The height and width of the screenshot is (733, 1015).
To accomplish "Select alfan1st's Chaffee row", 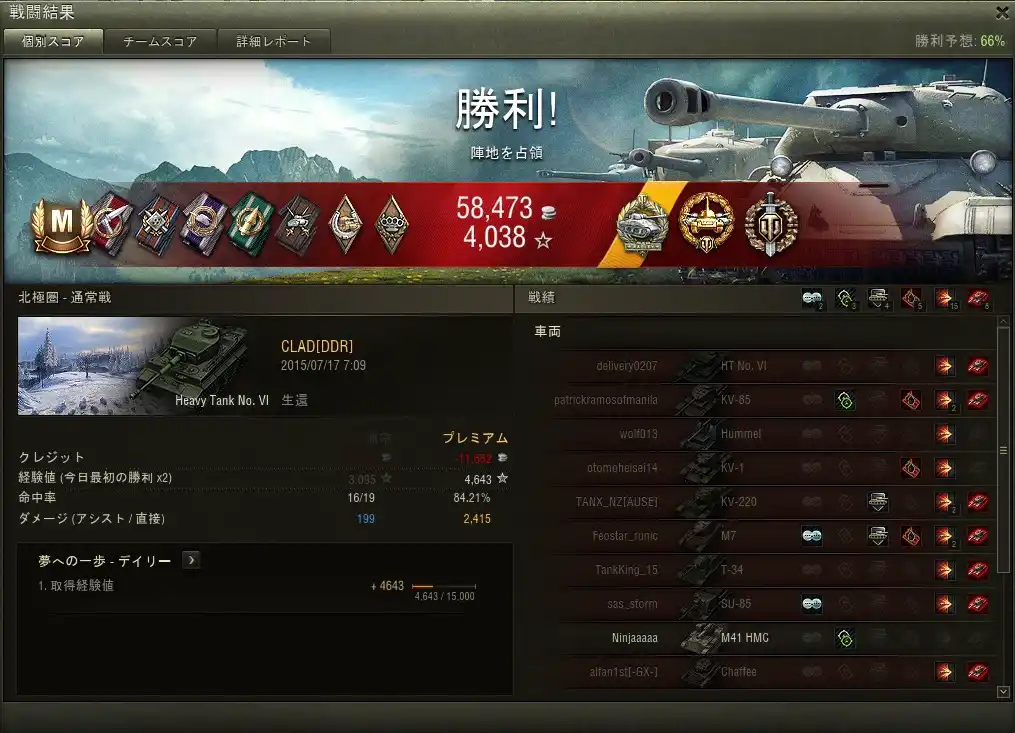I will click(760, 672).
